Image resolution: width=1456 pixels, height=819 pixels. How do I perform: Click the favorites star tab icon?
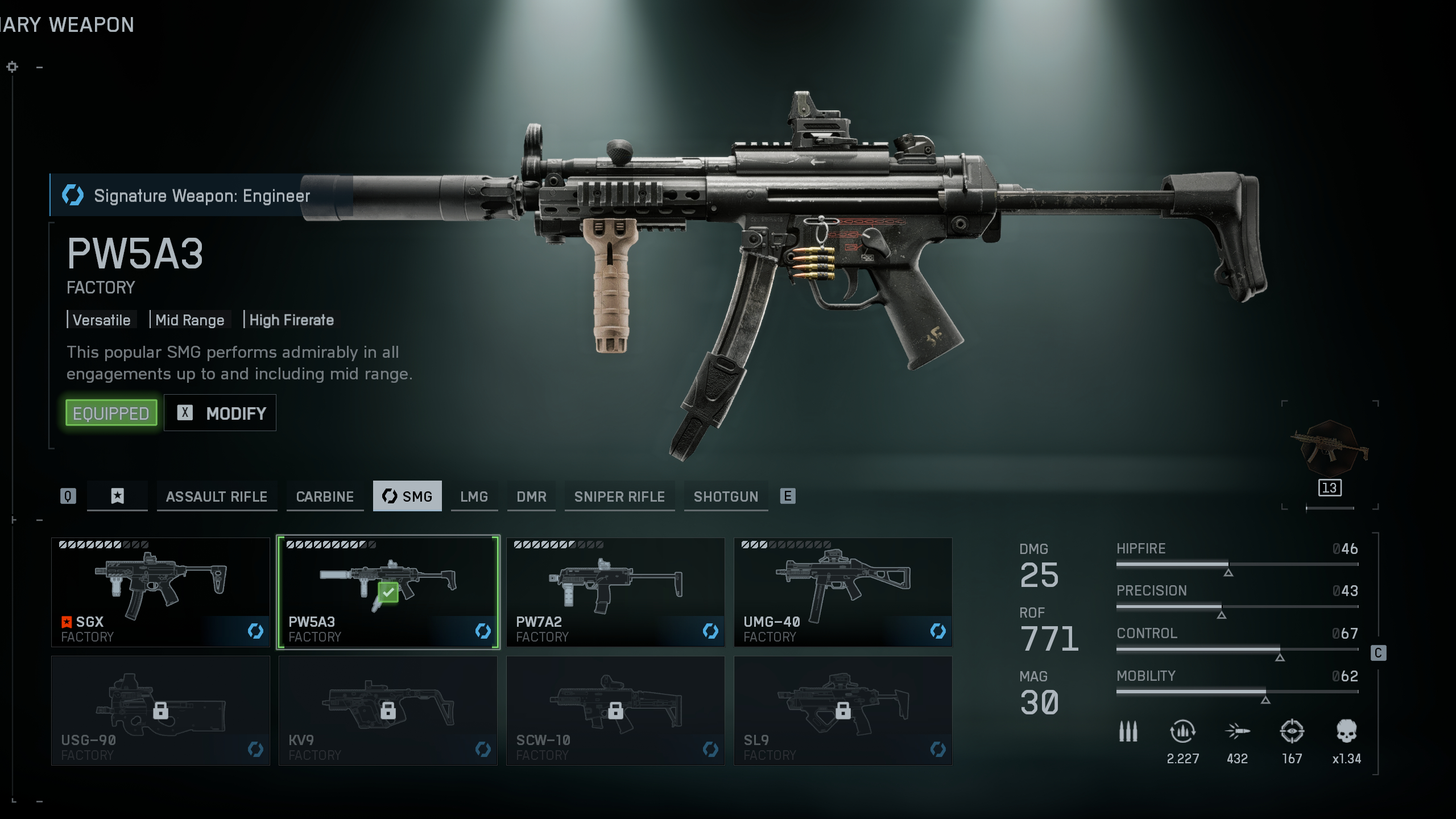click(117, 497)
